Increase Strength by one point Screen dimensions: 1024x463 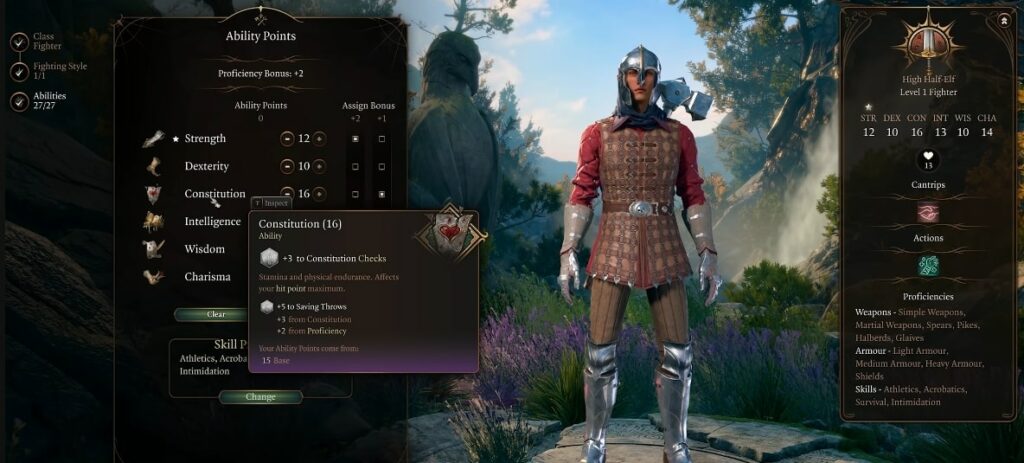coord(319,138)
